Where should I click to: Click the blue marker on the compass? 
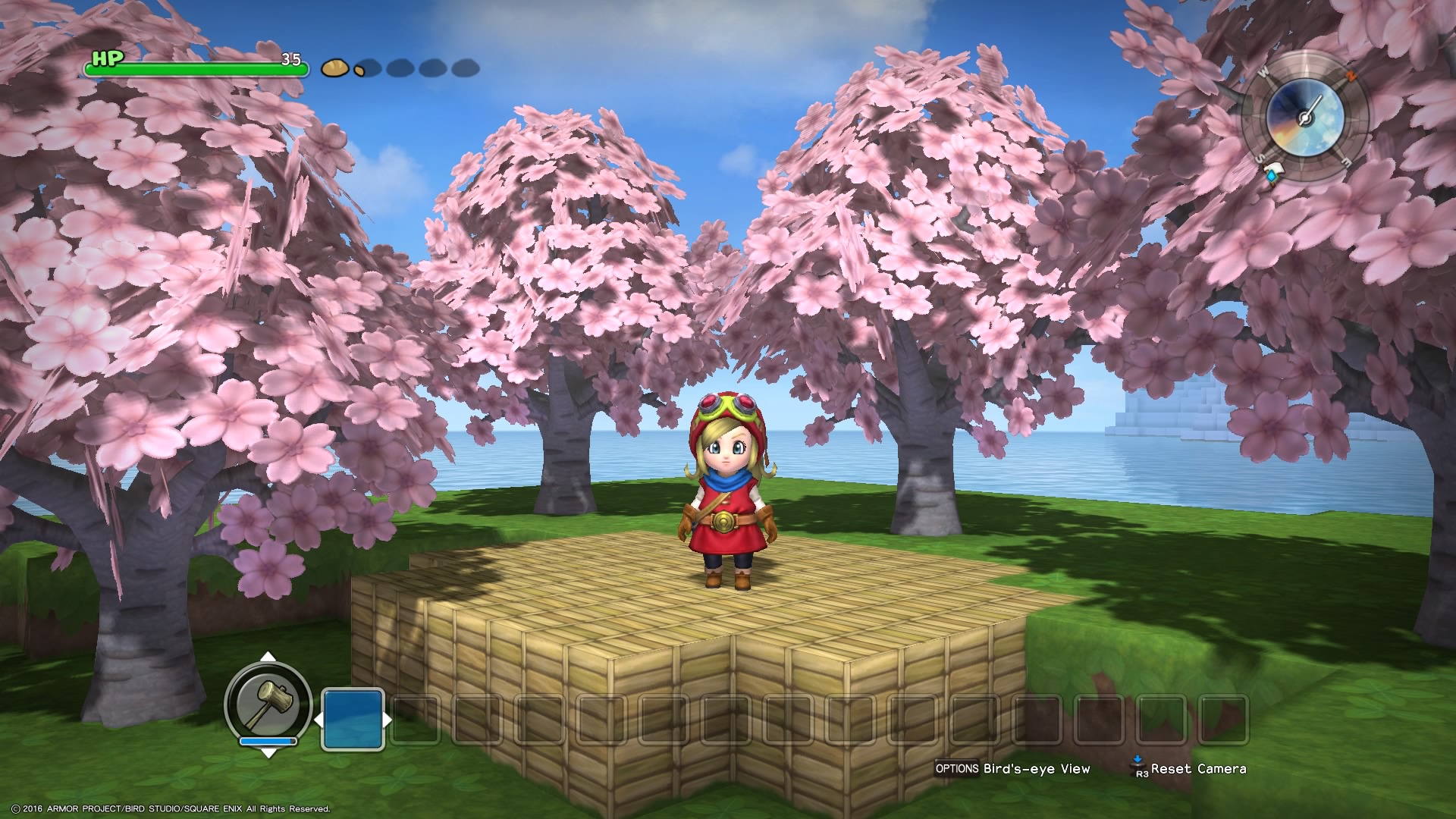pyautogui.click(x=1272, y=174)
